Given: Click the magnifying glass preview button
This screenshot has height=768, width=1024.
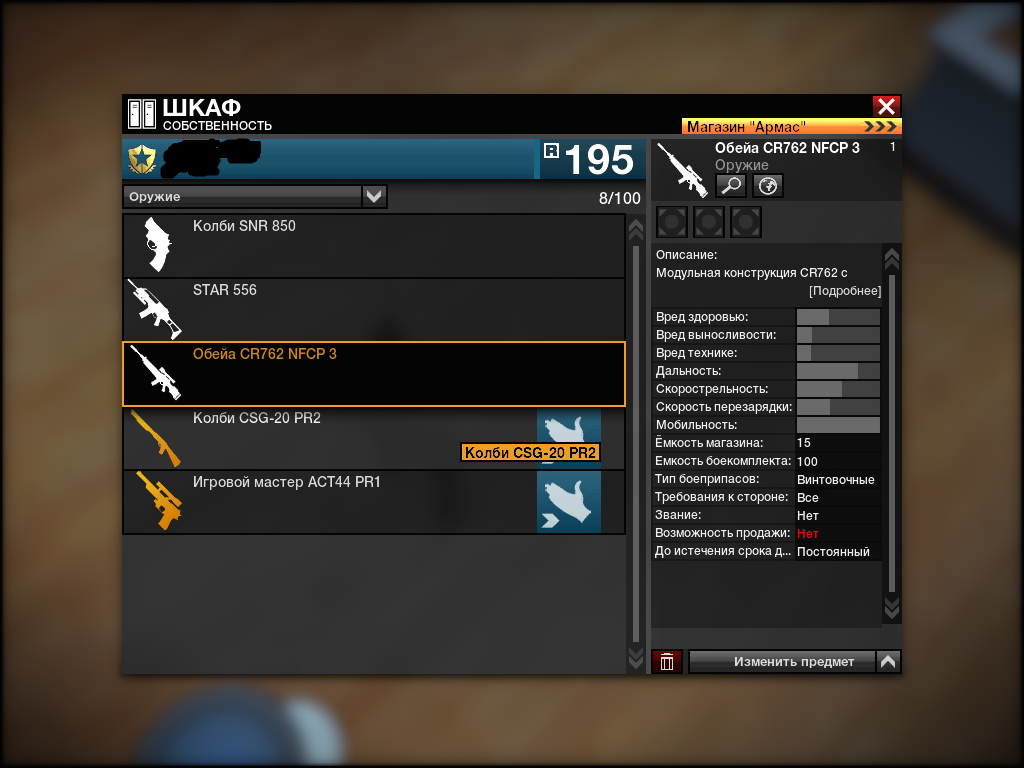Looking at the screenshot, I should [731, 185].
